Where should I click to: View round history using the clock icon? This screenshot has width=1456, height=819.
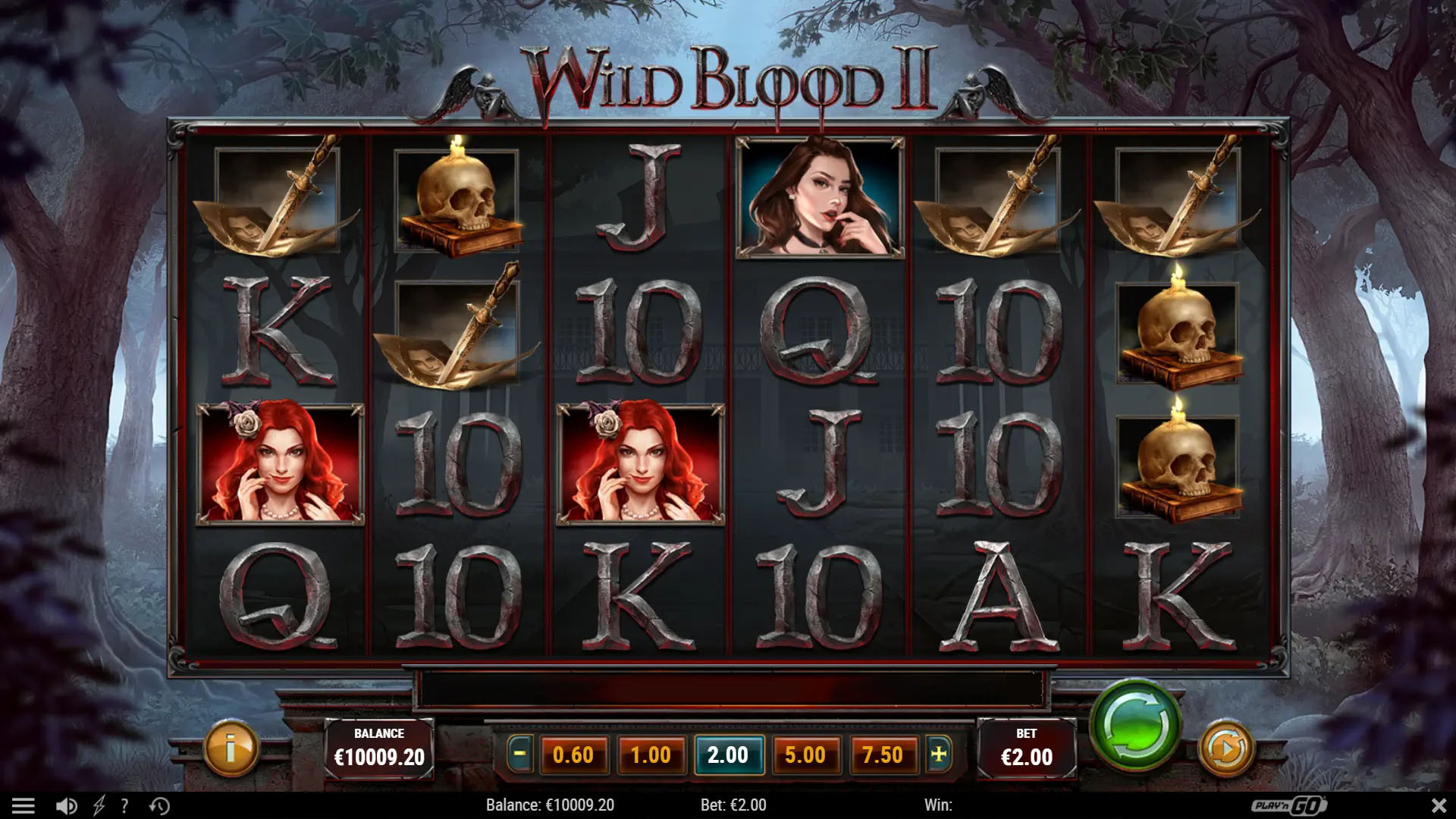158,806
